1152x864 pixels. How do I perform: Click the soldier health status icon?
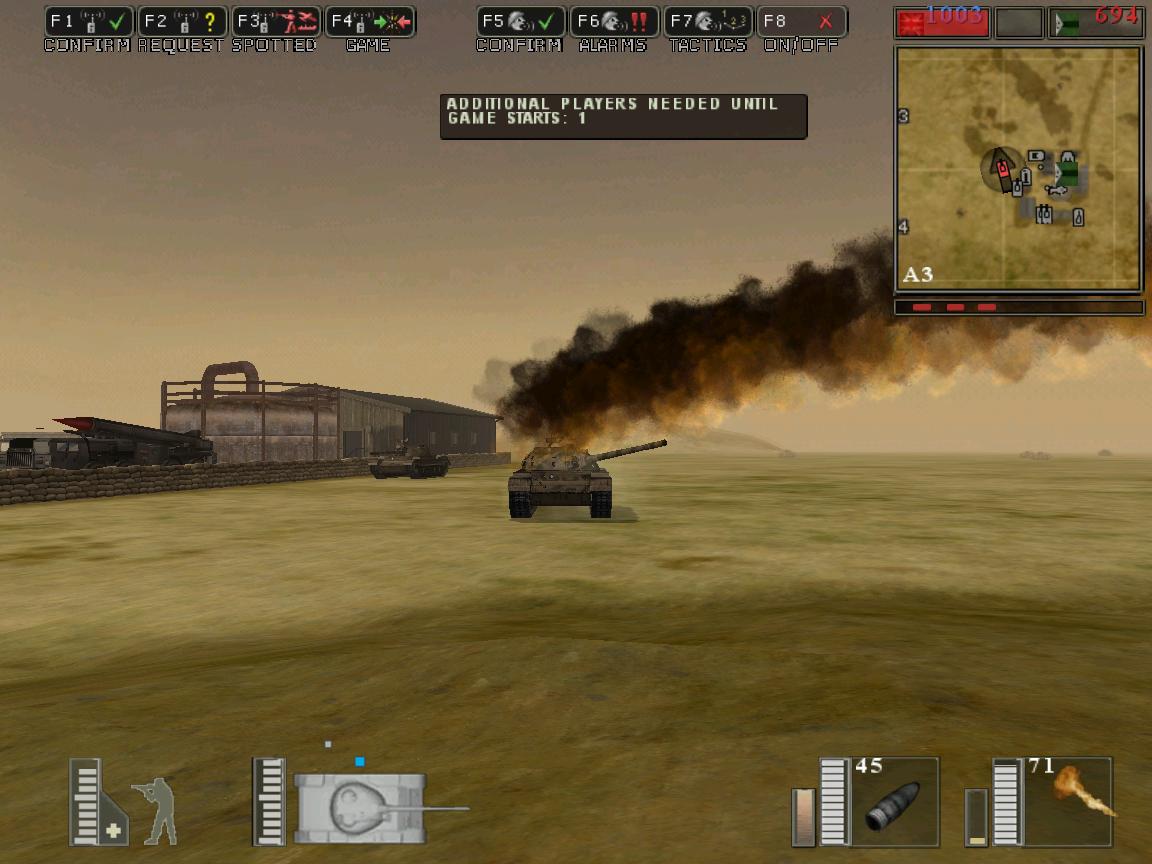(x=154, y=810)
